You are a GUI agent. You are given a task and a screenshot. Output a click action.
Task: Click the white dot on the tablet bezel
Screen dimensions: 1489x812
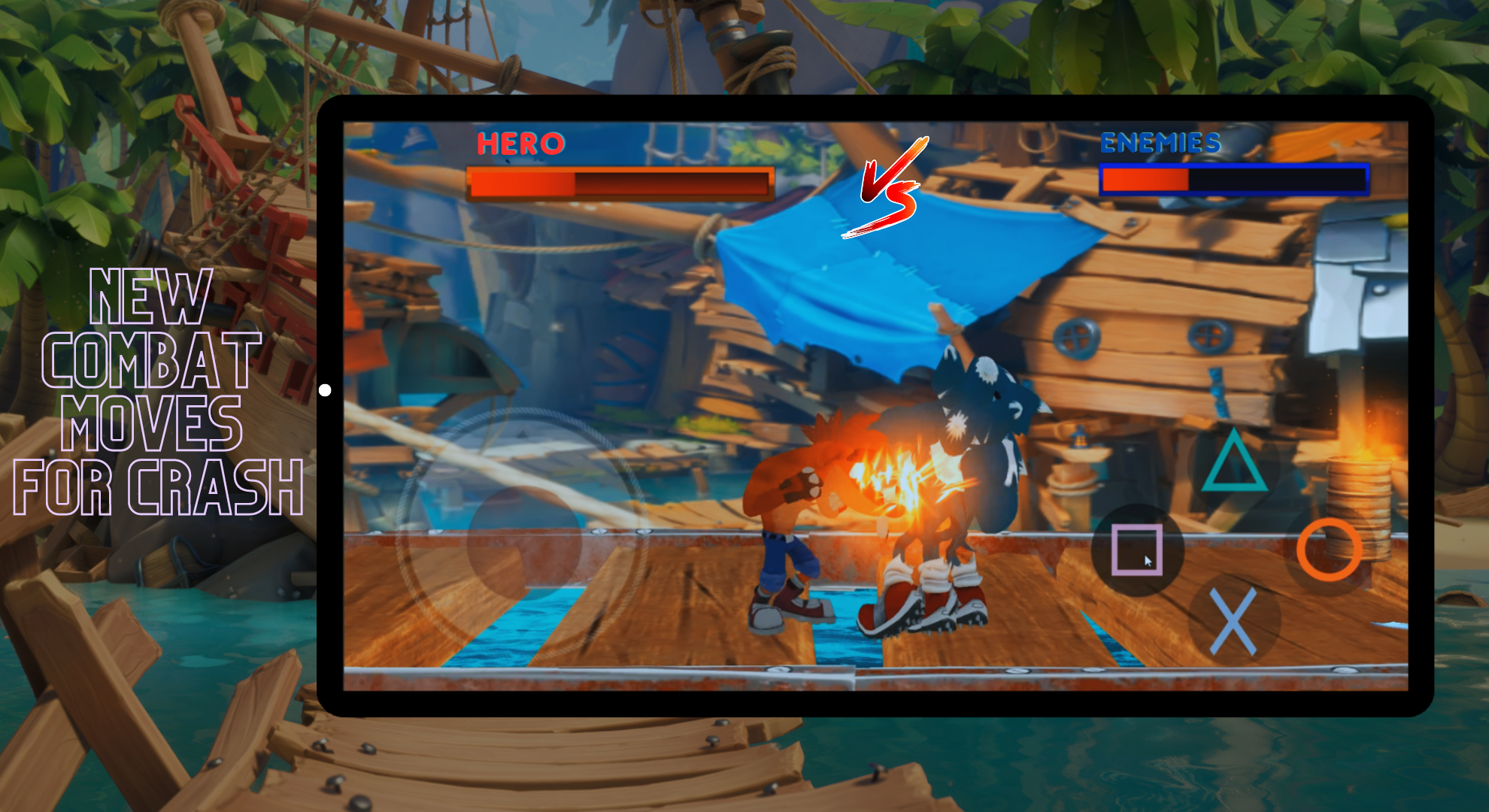pyautogui.click(x=326, y=389)
